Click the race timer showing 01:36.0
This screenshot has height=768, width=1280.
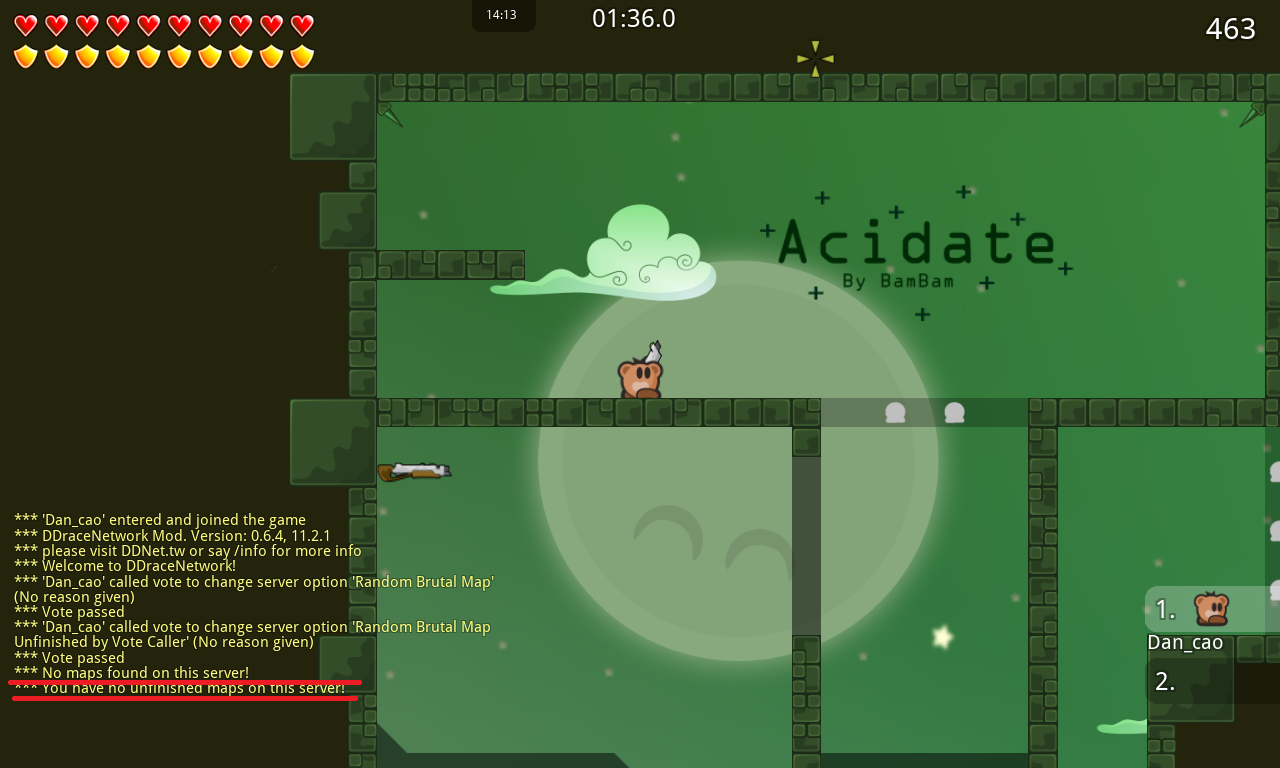coord(633,18)
